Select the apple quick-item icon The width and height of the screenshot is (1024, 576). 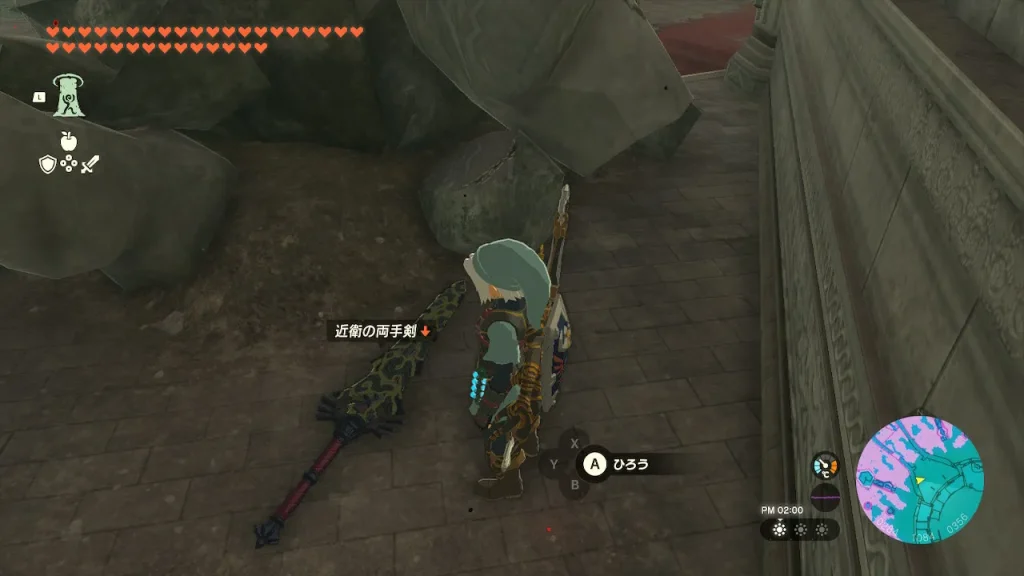point(69,141)
